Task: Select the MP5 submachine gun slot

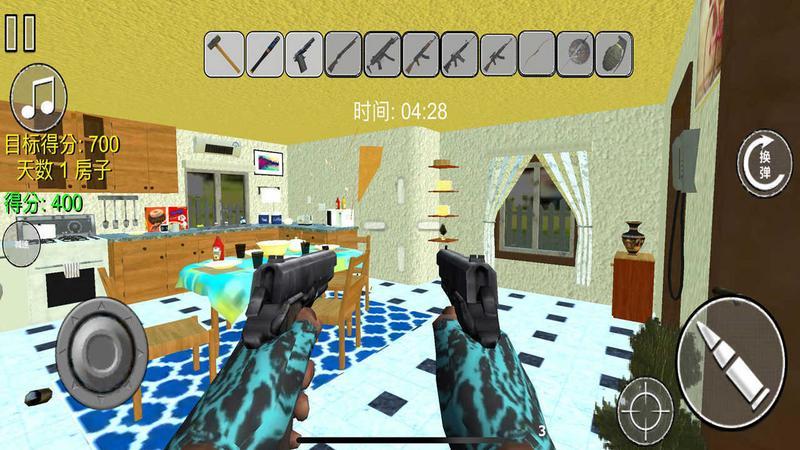Action: coord(382,53)
